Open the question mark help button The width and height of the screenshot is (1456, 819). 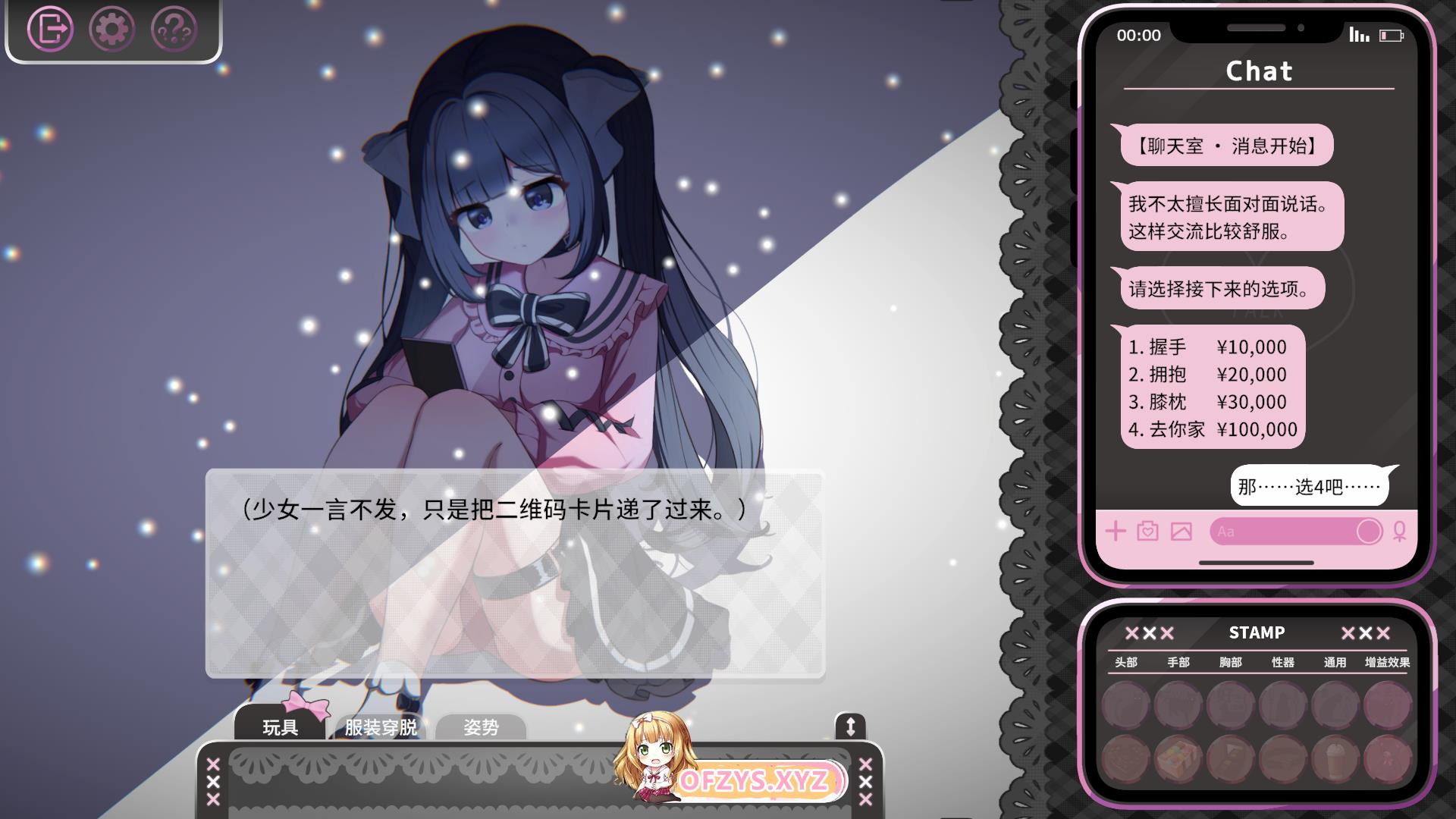(x=174, y=30)
